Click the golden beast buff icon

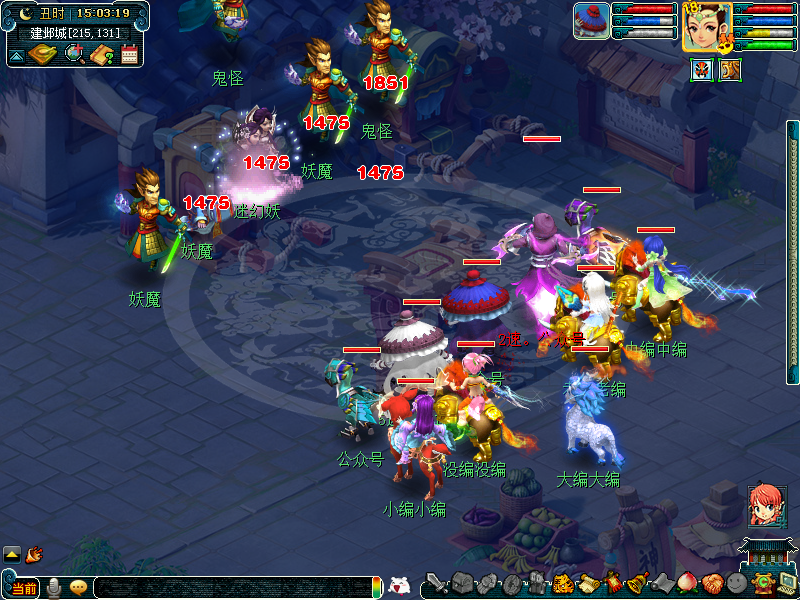tap(730, 70)
